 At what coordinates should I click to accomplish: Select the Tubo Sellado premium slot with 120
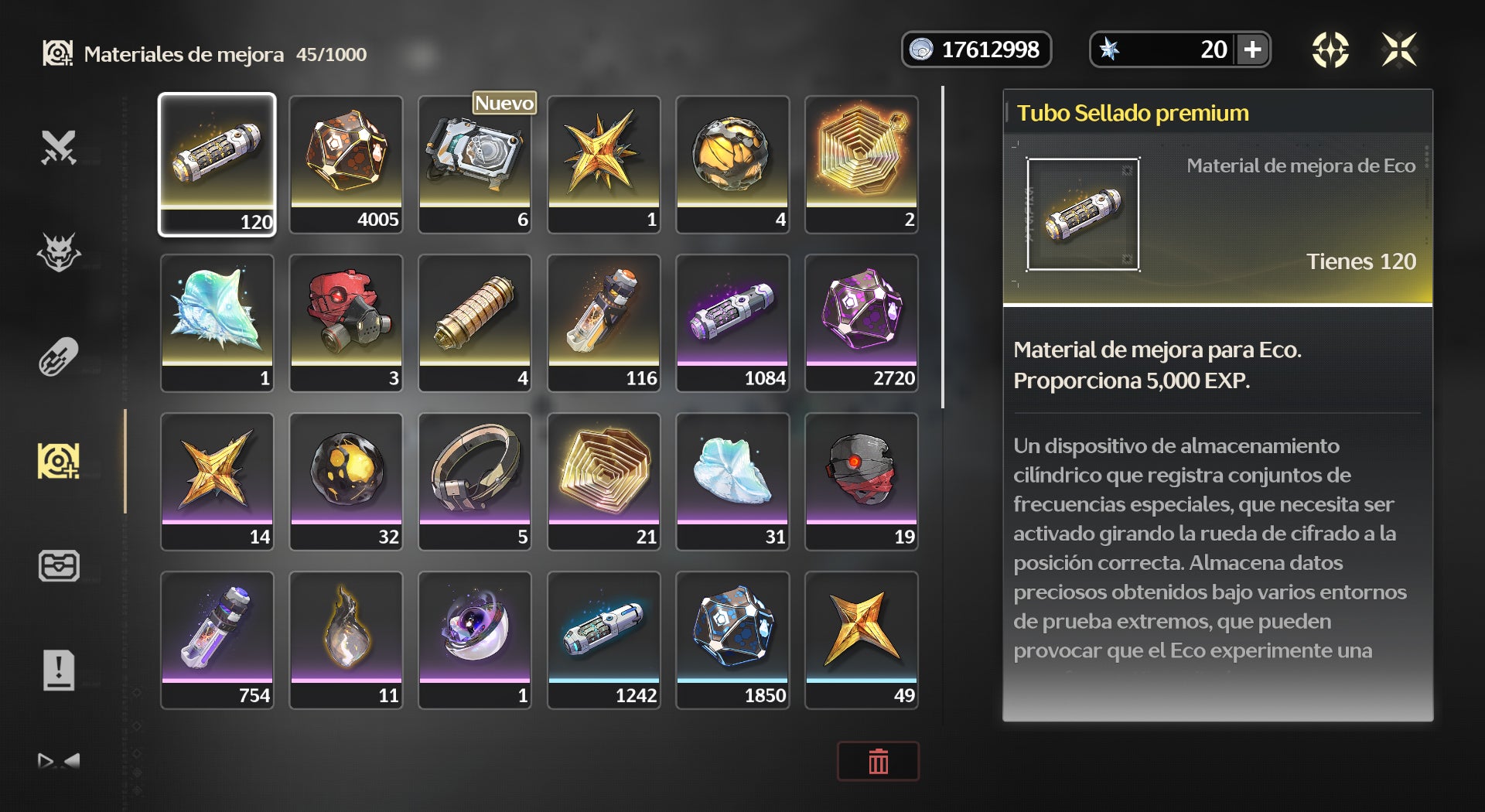[217, 164]
